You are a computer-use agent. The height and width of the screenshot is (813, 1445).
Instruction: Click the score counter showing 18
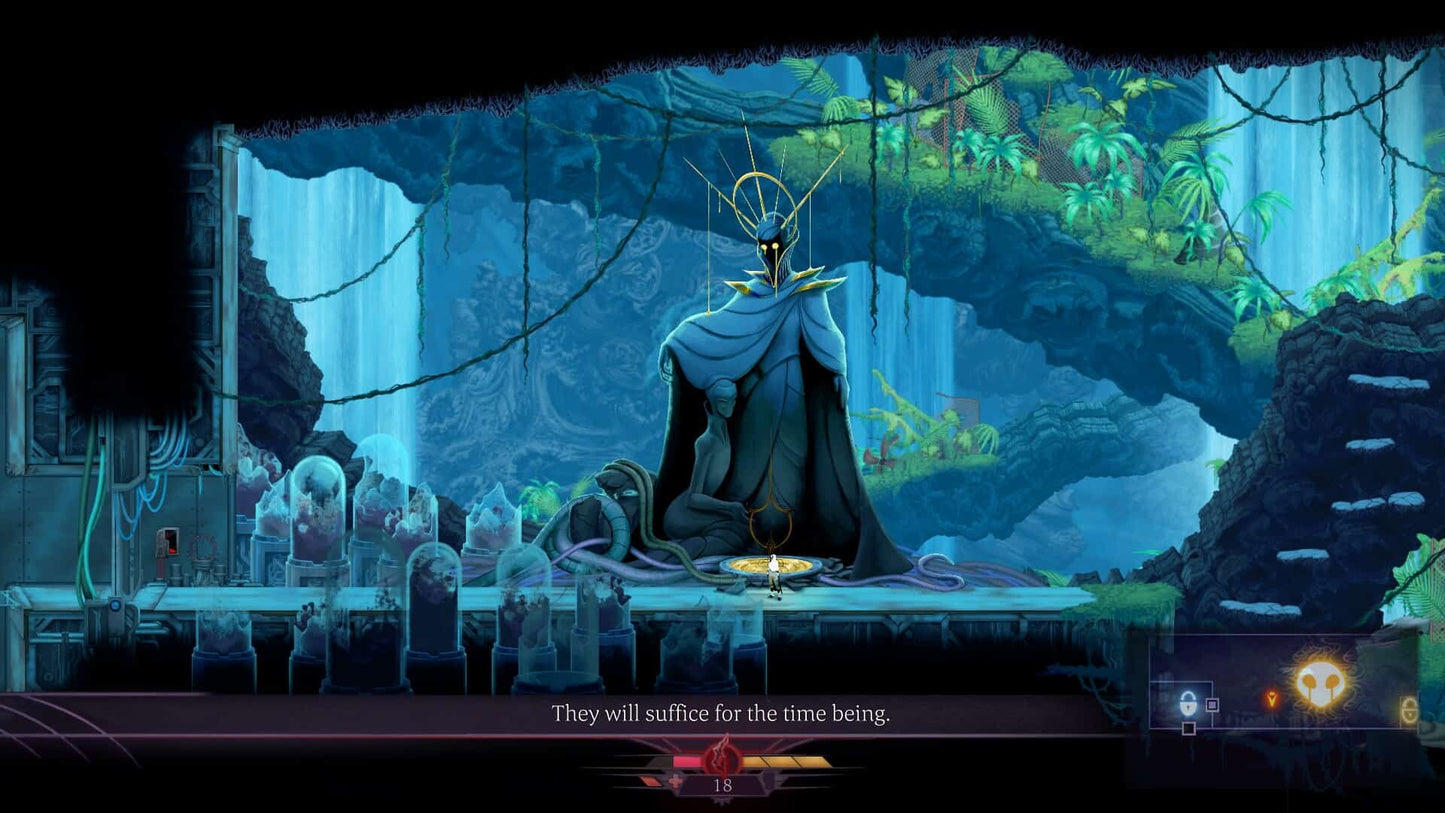click(723, 786)
